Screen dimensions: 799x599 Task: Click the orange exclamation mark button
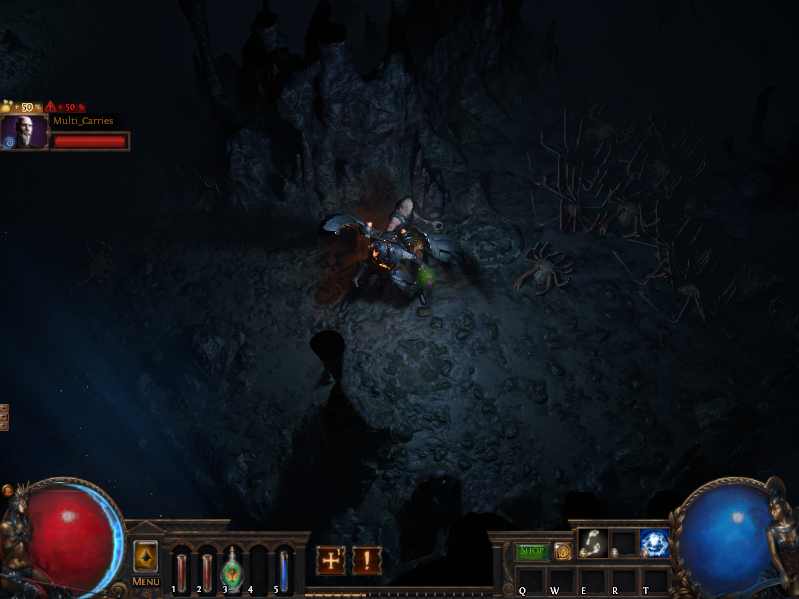[366, 560]
